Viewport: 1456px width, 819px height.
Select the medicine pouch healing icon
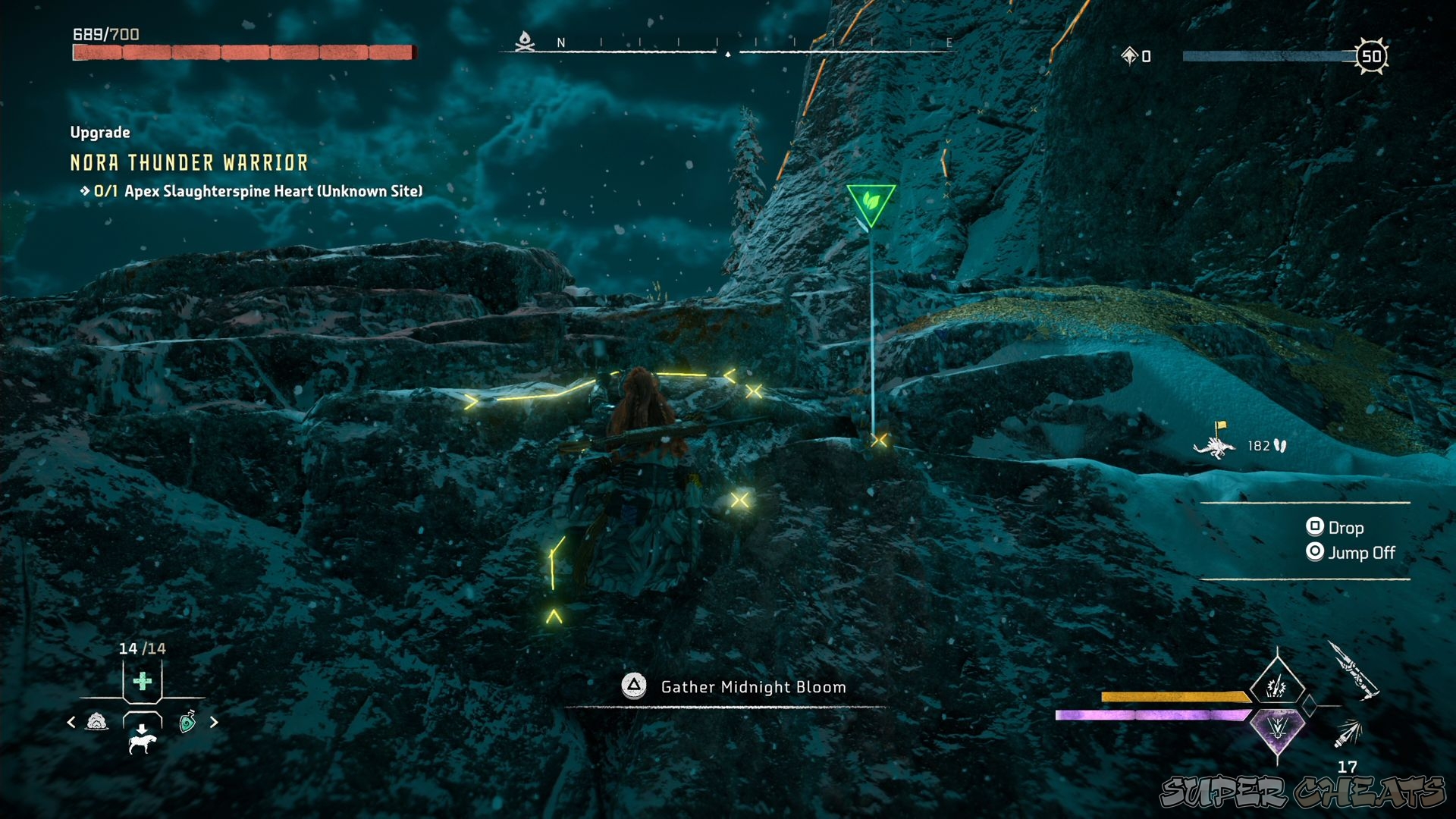click(98, 722)
